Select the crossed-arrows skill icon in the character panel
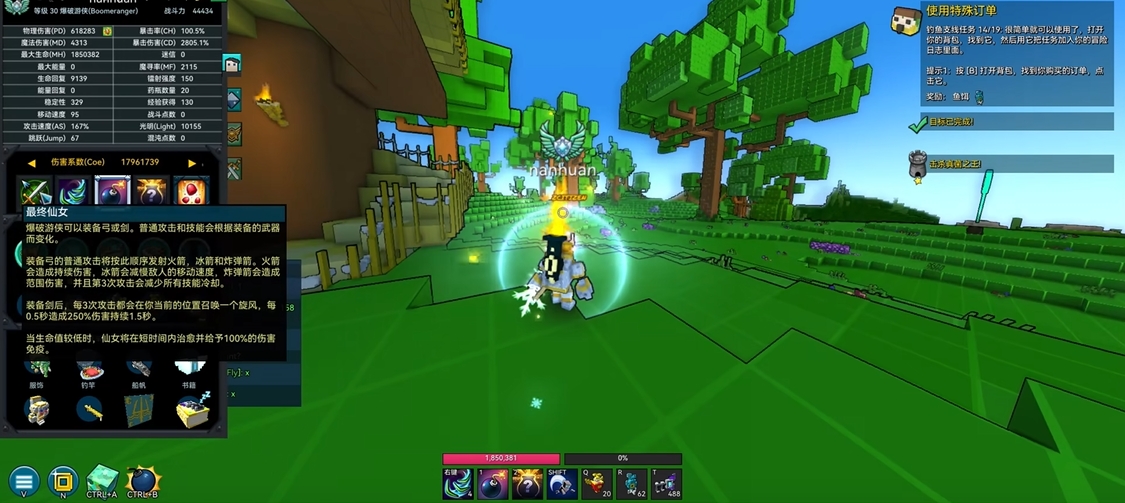Image resolution: width=1125 pixels, height=503 pixels. [x=36, y=191]
